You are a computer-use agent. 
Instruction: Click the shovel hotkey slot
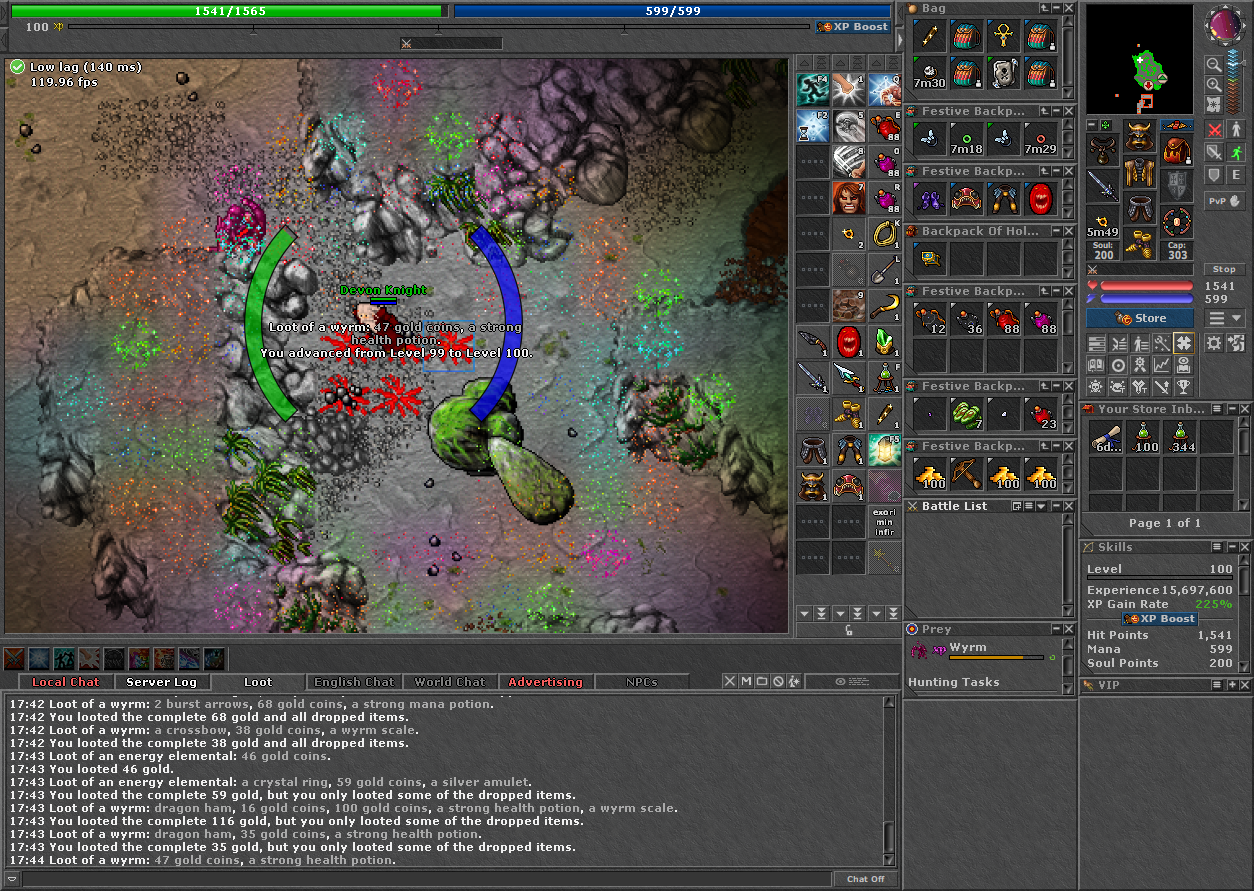point(883,269)
